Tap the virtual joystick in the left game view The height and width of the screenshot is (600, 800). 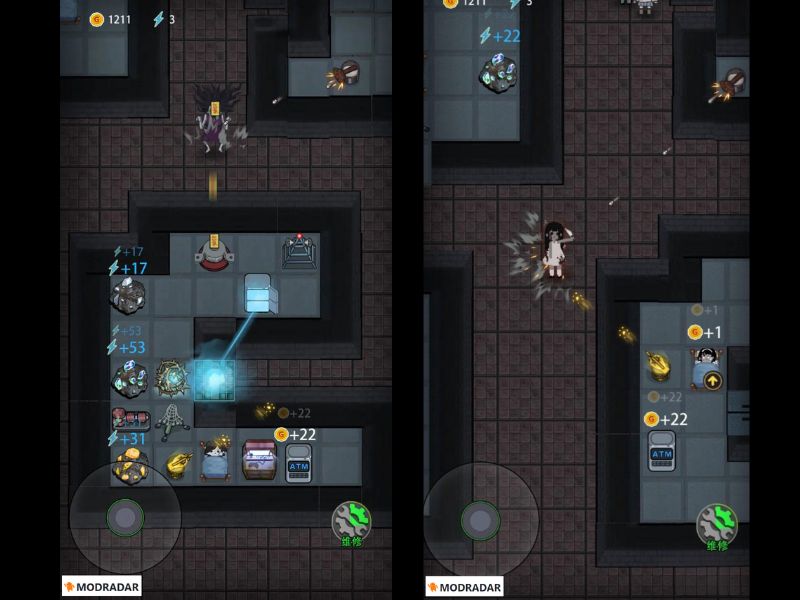(x=125, y=517)
